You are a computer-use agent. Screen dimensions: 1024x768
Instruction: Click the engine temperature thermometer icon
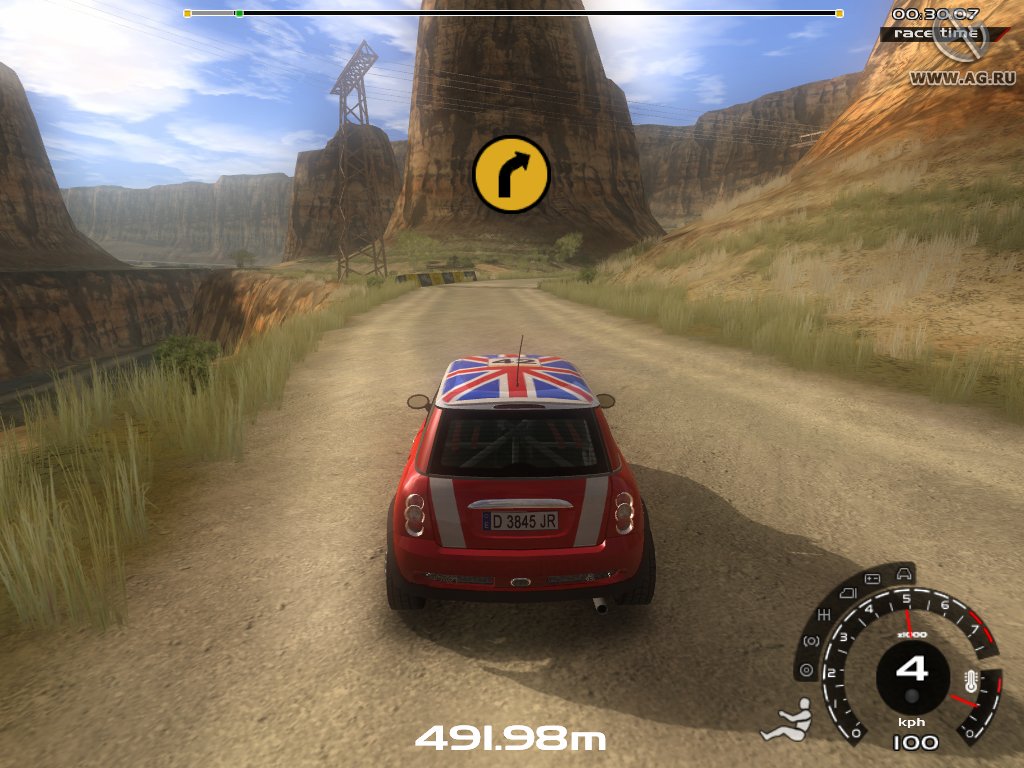click(970, 684)
